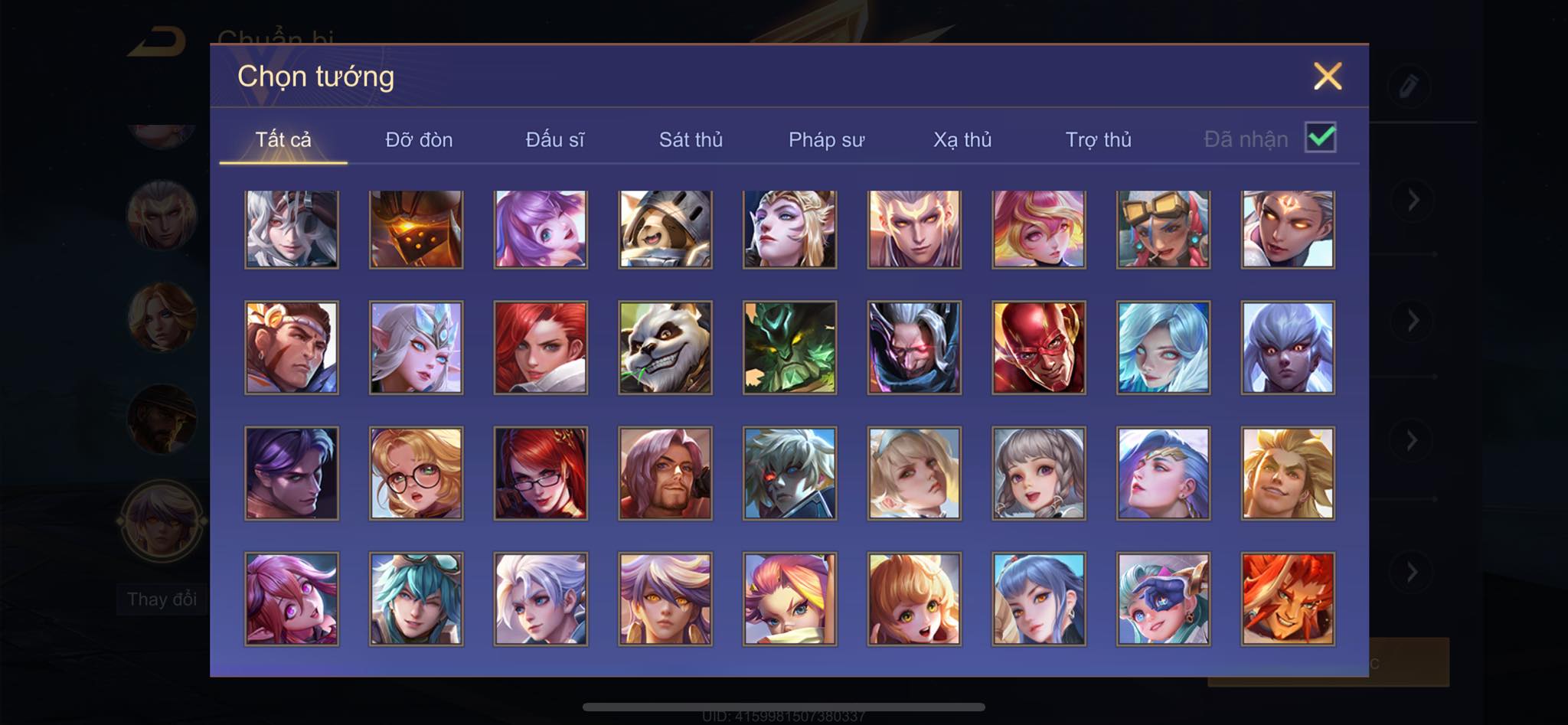Select the gray-haired girl with braided crown

pos(1039,473)
